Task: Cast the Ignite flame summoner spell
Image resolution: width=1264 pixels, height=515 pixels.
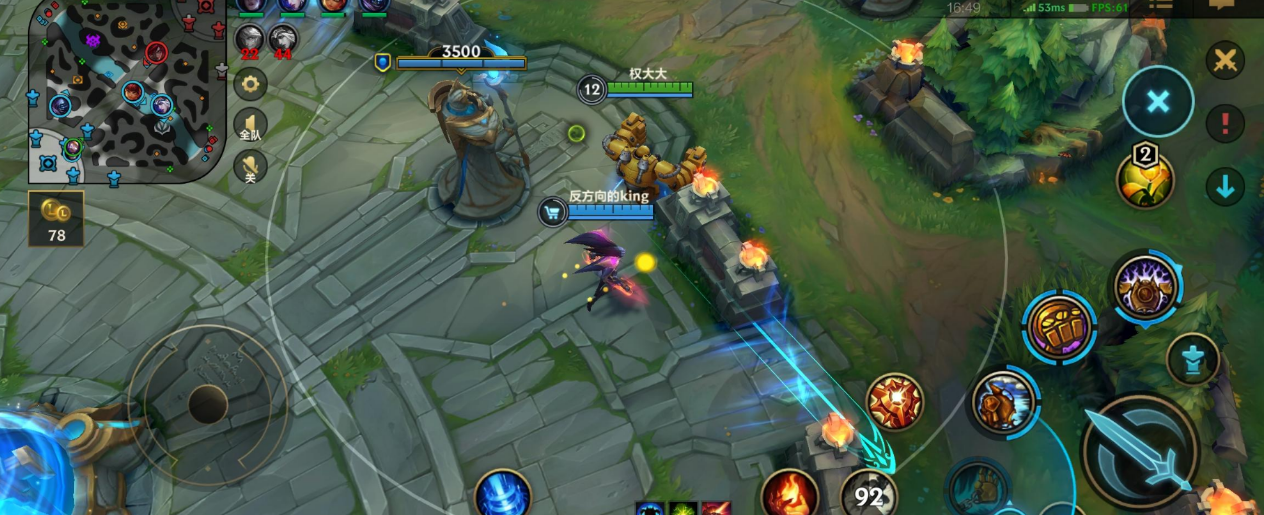Action: tap(789, 494)
